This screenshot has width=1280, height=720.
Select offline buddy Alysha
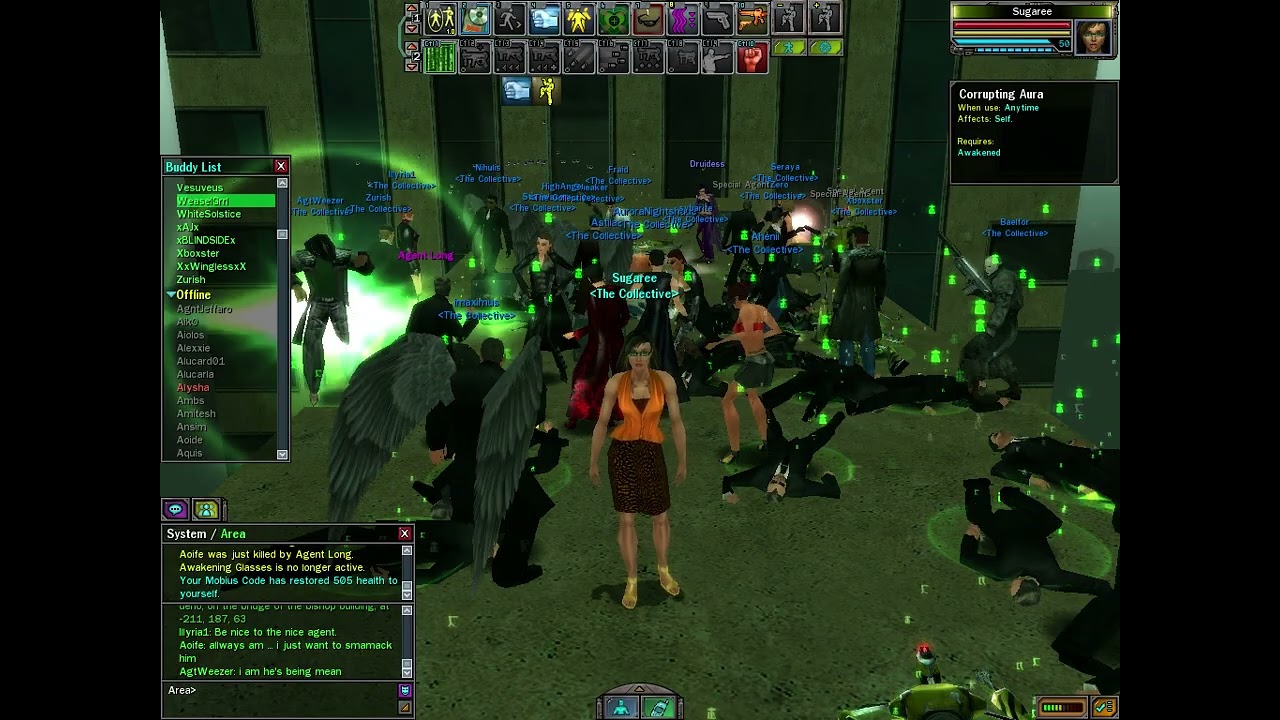click(193, 387)
